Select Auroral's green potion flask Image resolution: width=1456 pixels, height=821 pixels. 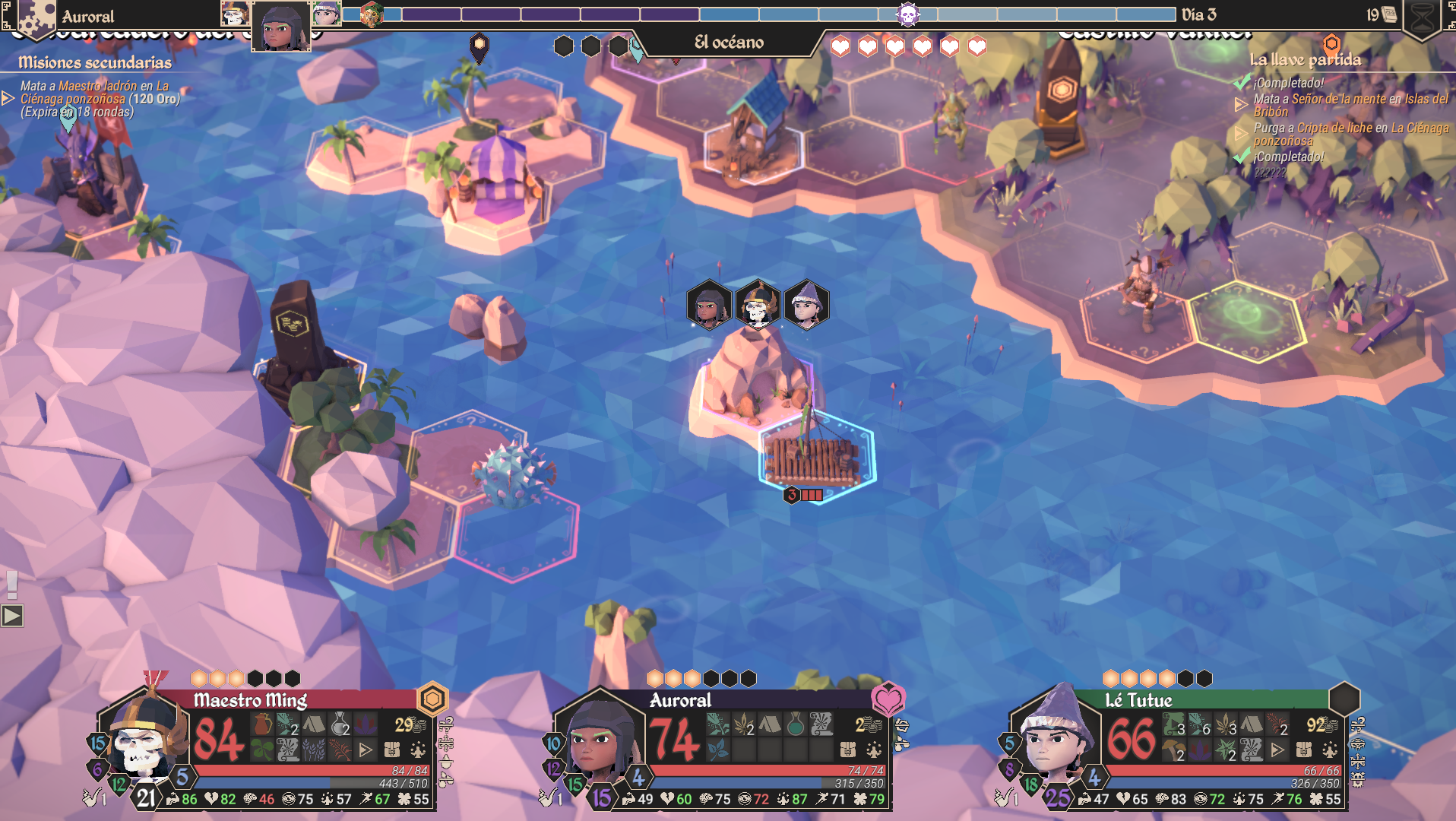[x=795, y=724]
